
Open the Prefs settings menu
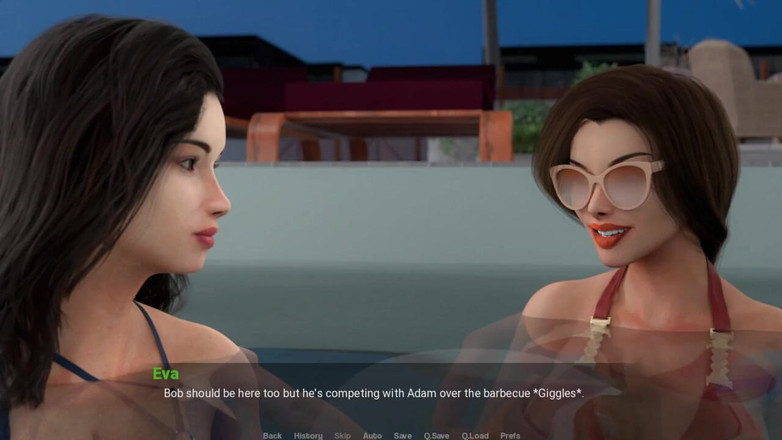[x=510, y=435]
